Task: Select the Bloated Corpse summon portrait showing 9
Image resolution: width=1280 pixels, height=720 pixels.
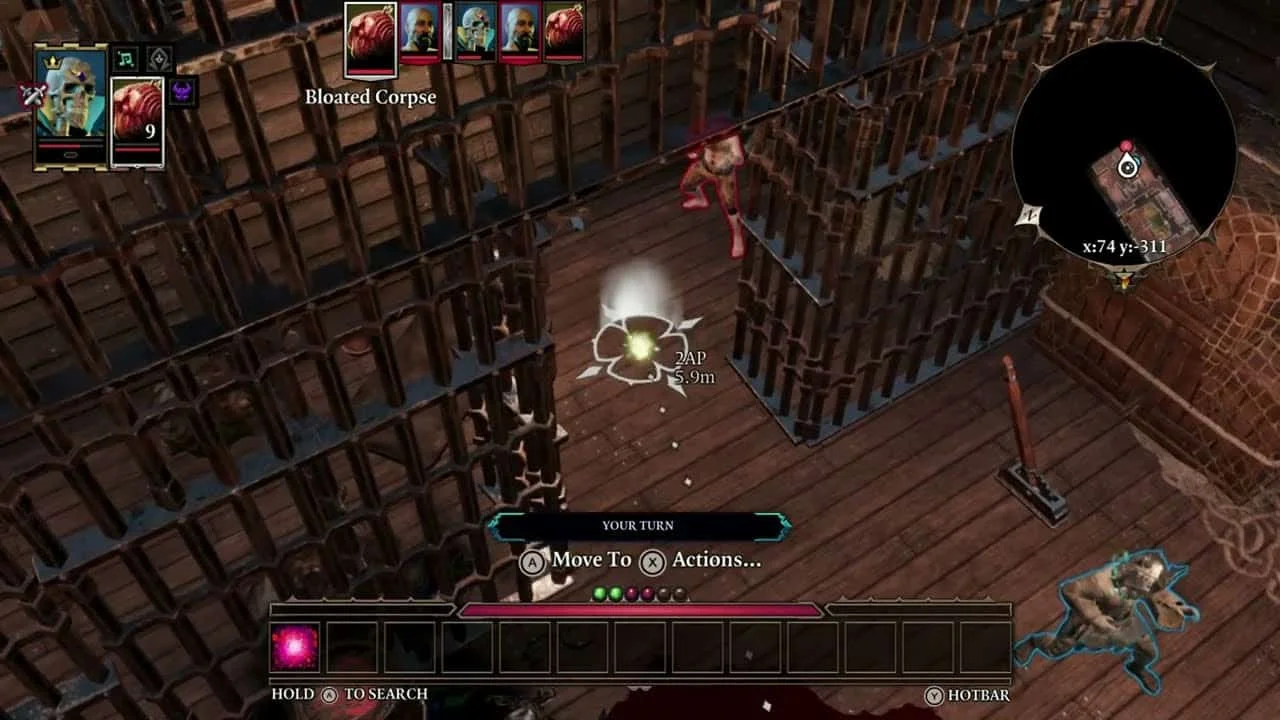Action: (137, 118)
